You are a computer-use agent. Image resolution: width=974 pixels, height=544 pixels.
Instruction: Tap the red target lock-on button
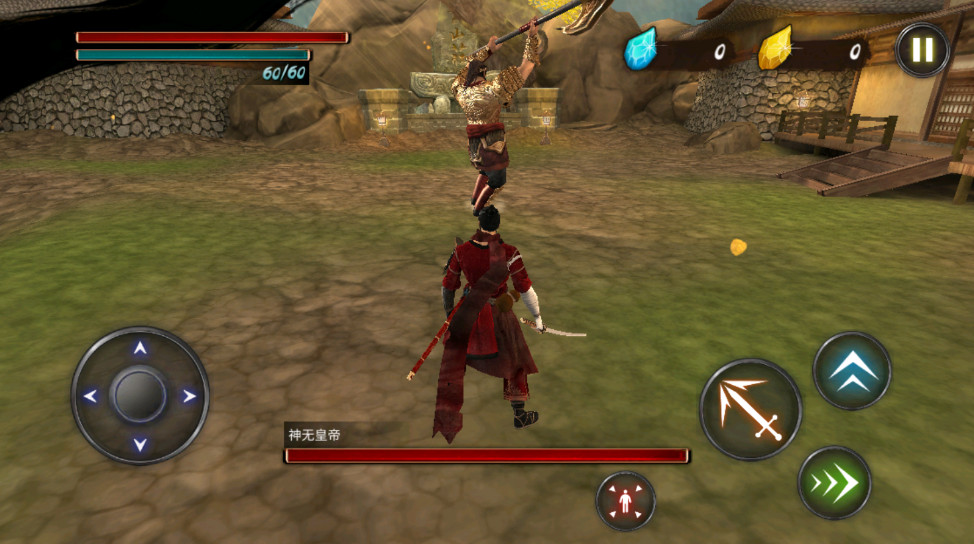pos(625,501)
